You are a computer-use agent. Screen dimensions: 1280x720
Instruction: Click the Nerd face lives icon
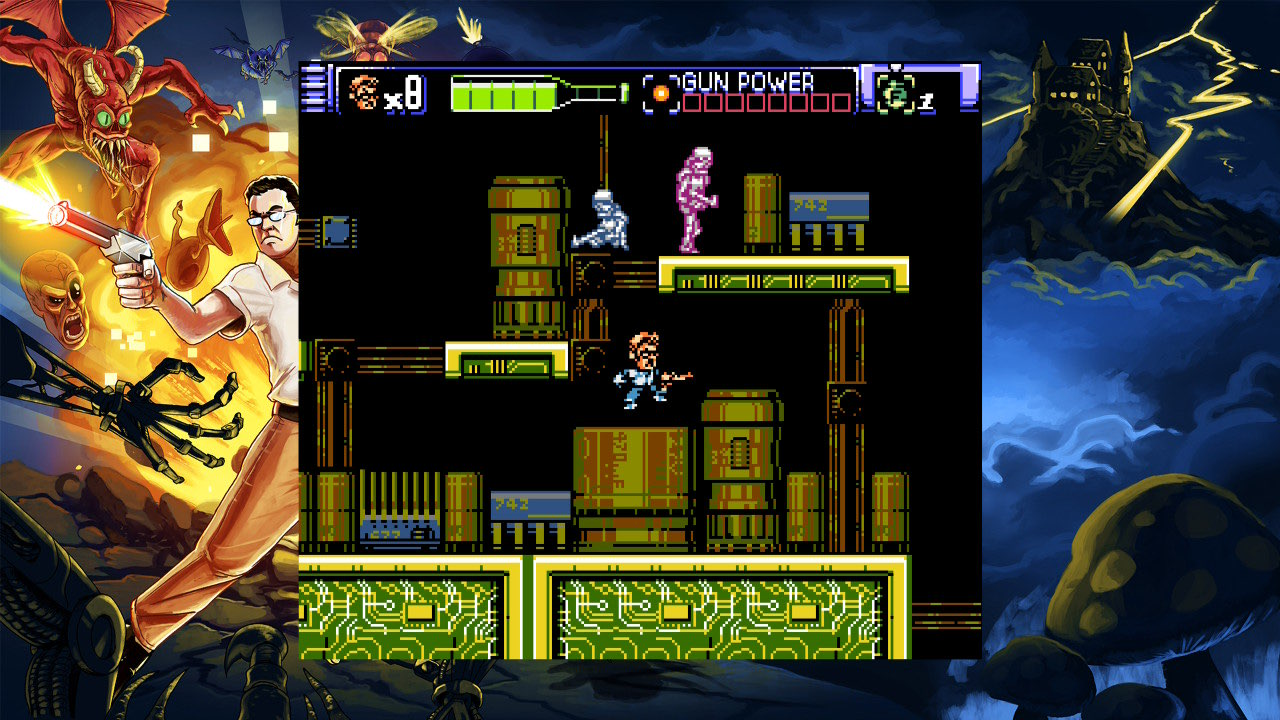tap(364, 93)
